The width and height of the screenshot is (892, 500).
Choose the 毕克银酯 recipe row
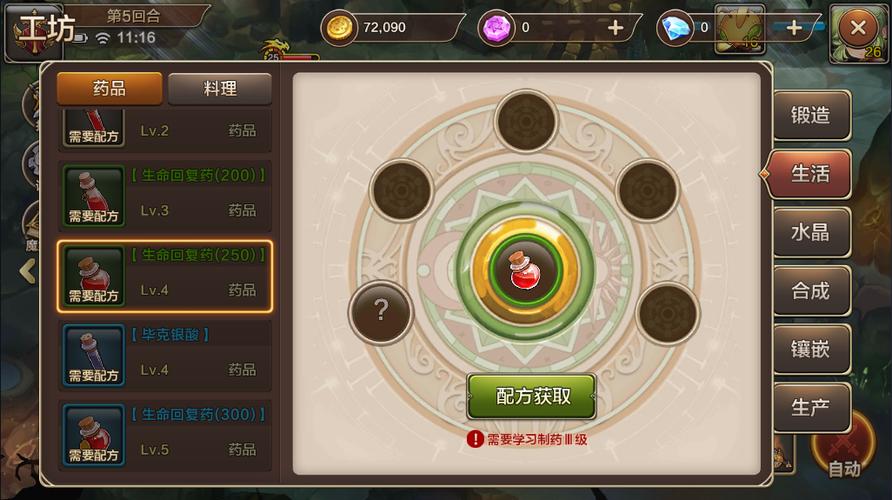pos(164,353)
